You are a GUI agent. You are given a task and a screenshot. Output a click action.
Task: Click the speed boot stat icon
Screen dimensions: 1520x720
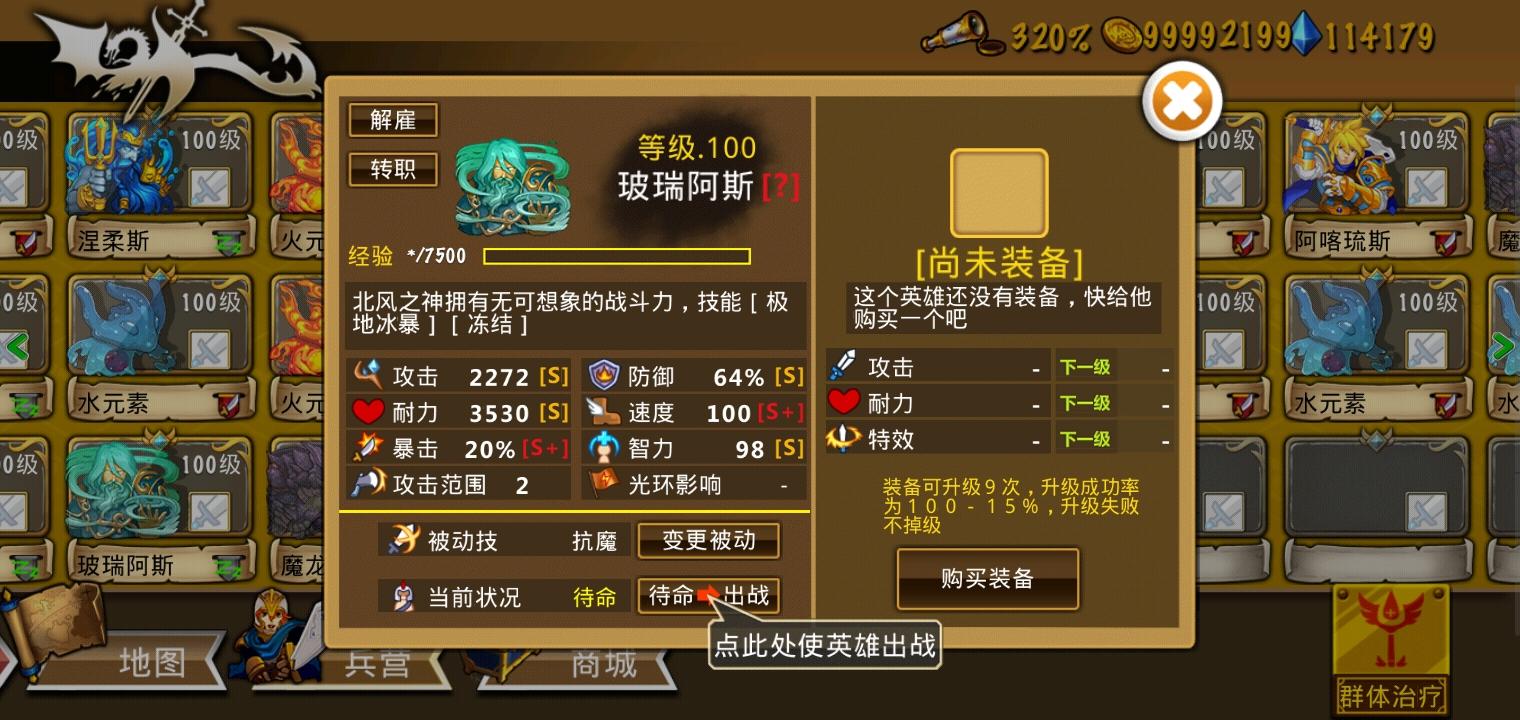pos(605,412)
